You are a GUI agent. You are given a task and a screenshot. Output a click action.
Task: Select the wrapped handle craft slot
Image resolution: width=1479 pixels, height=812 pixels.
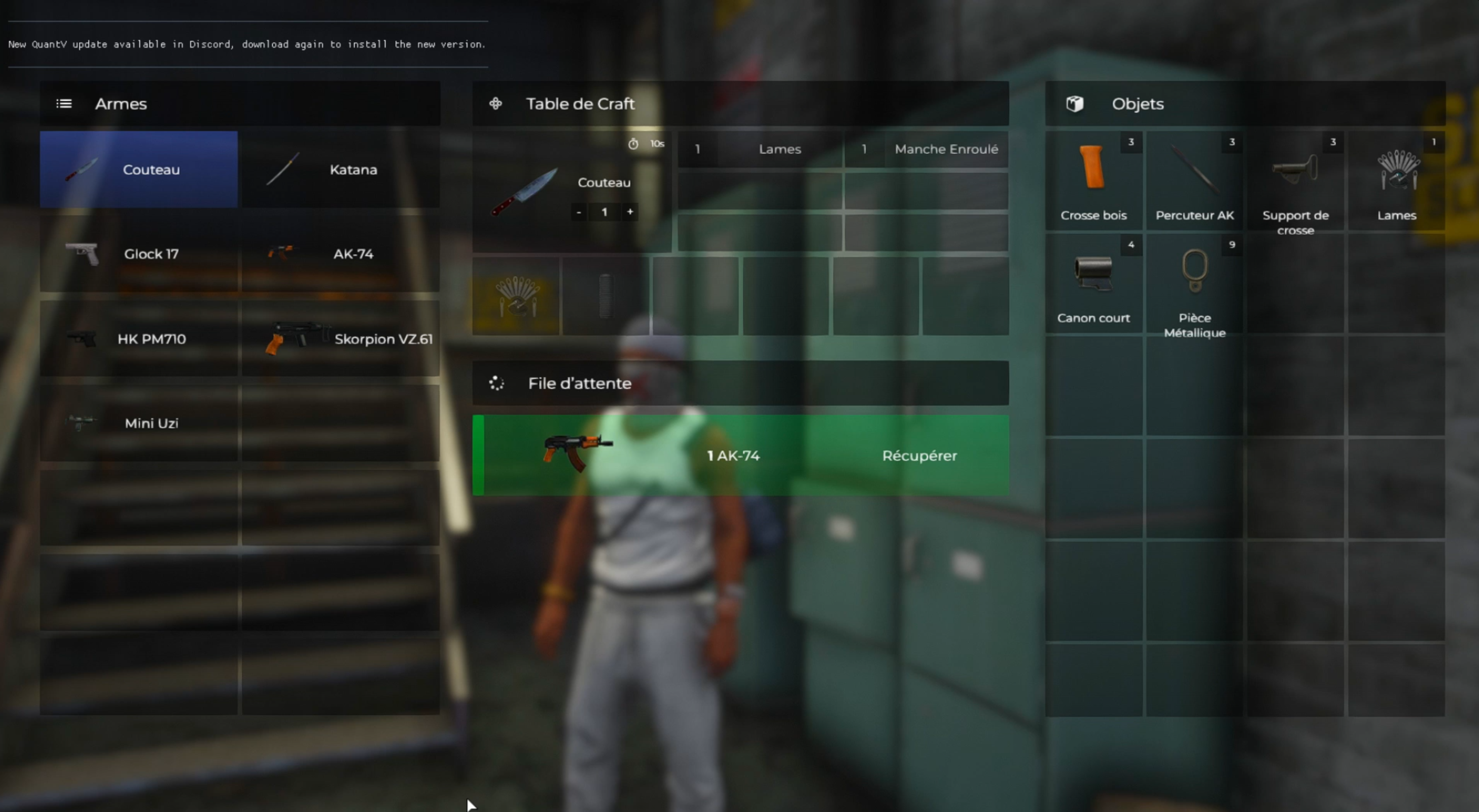605,296
